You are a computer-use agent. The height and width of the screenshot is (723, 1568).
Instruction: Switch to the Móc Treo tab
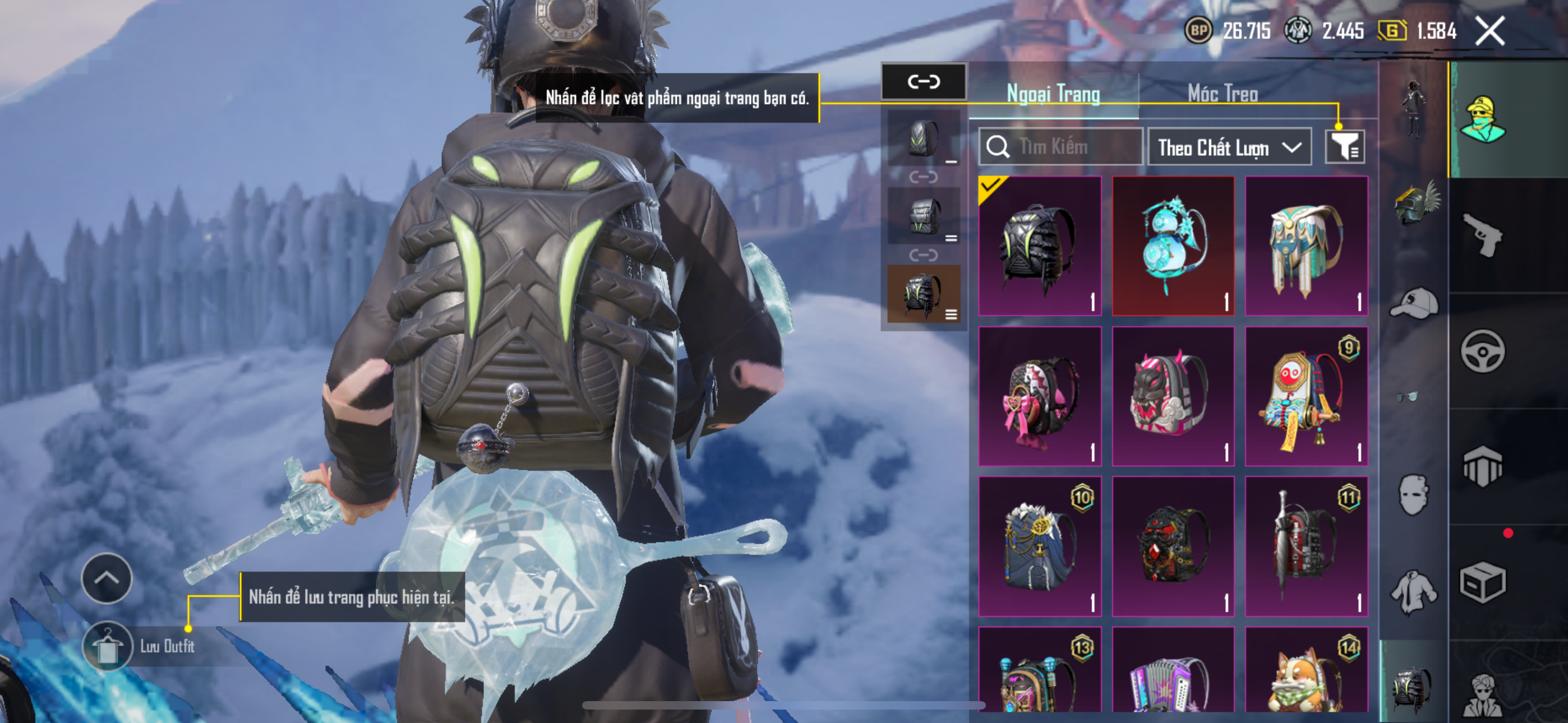1222,94
